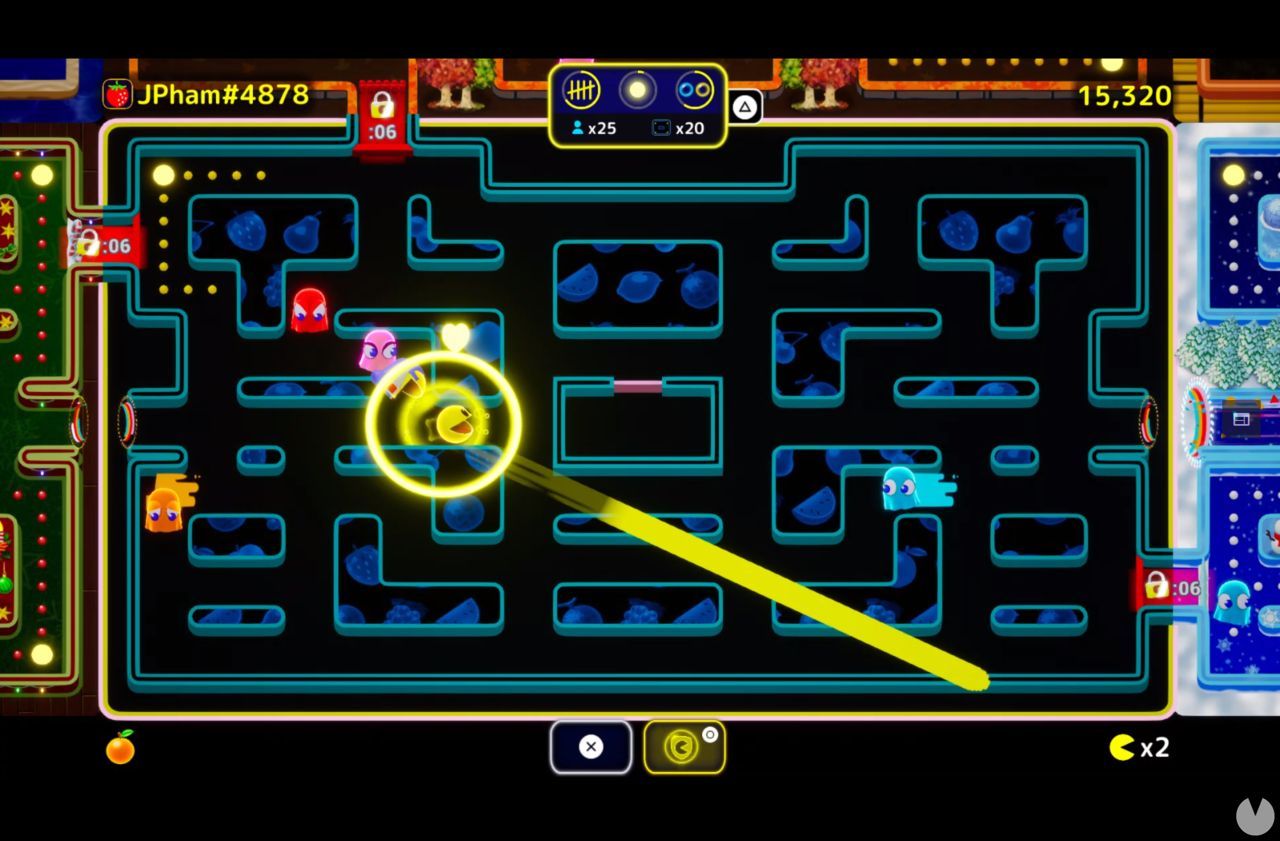Toggle the Circle button on the ability slot
This screenshot has width=1280, height=841.
click(711, 733)
